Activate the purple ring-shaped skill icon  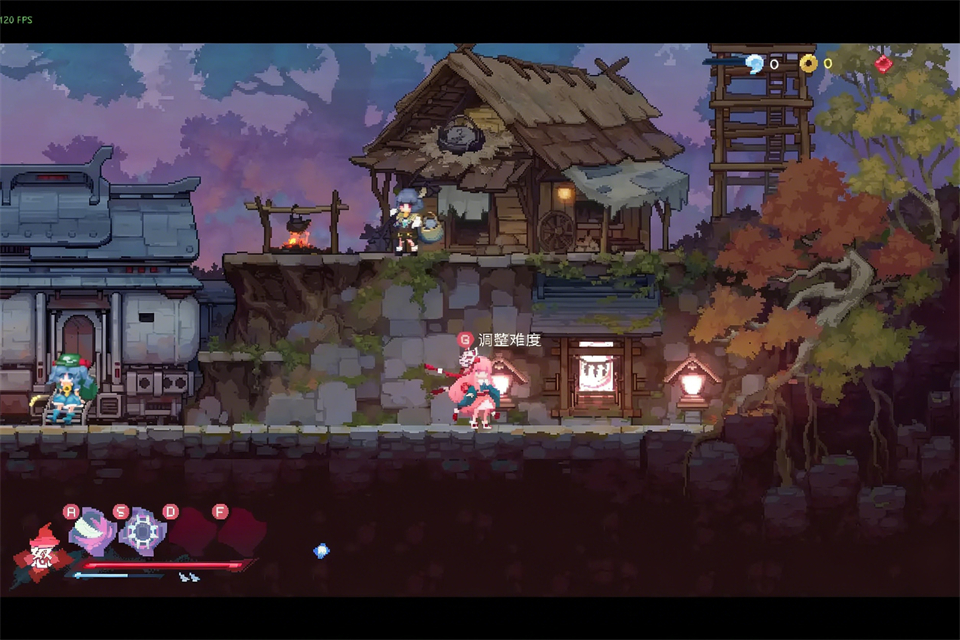(142, 532)
